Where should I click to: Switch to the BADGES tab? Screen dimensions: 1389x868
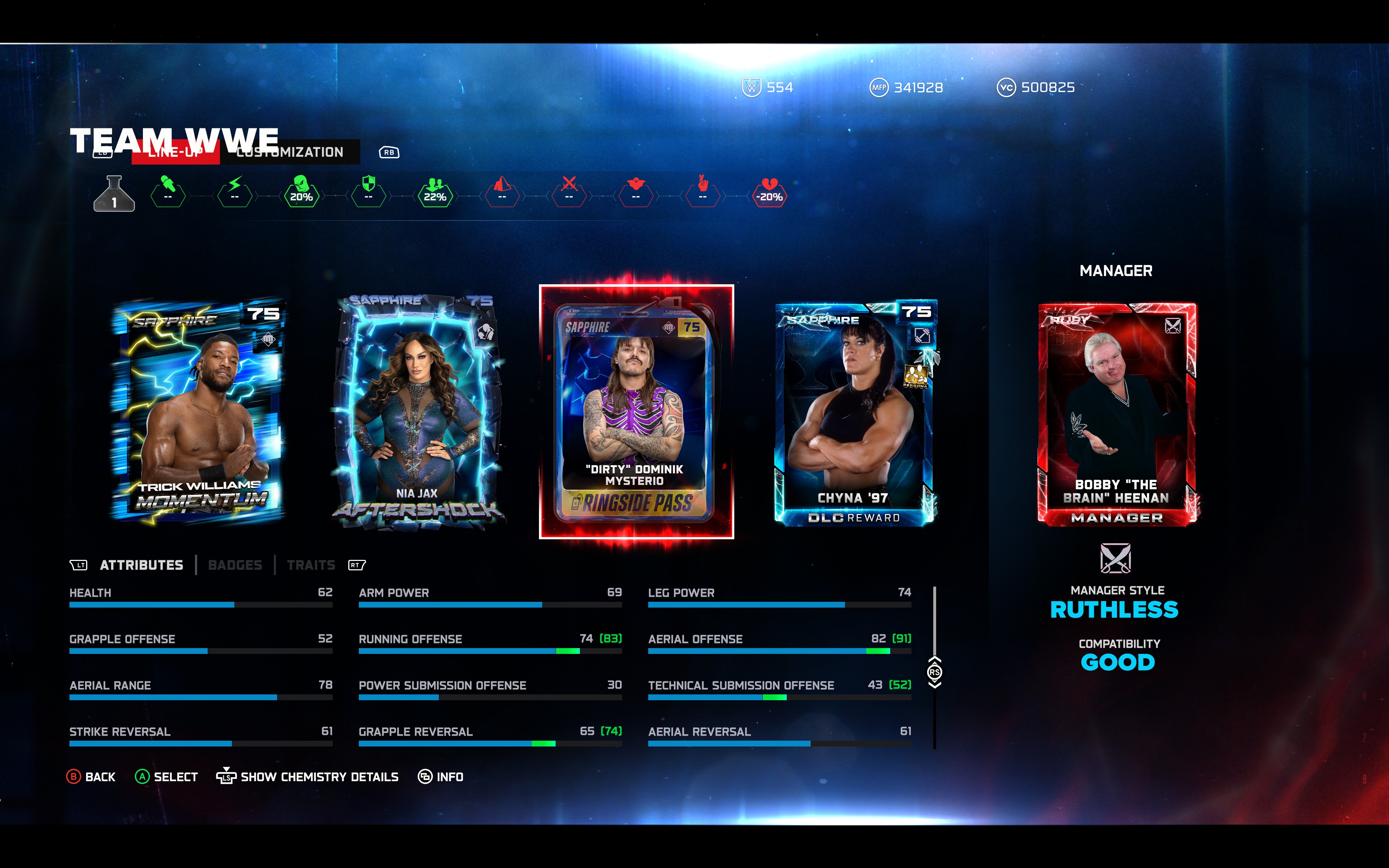point(235,565)
